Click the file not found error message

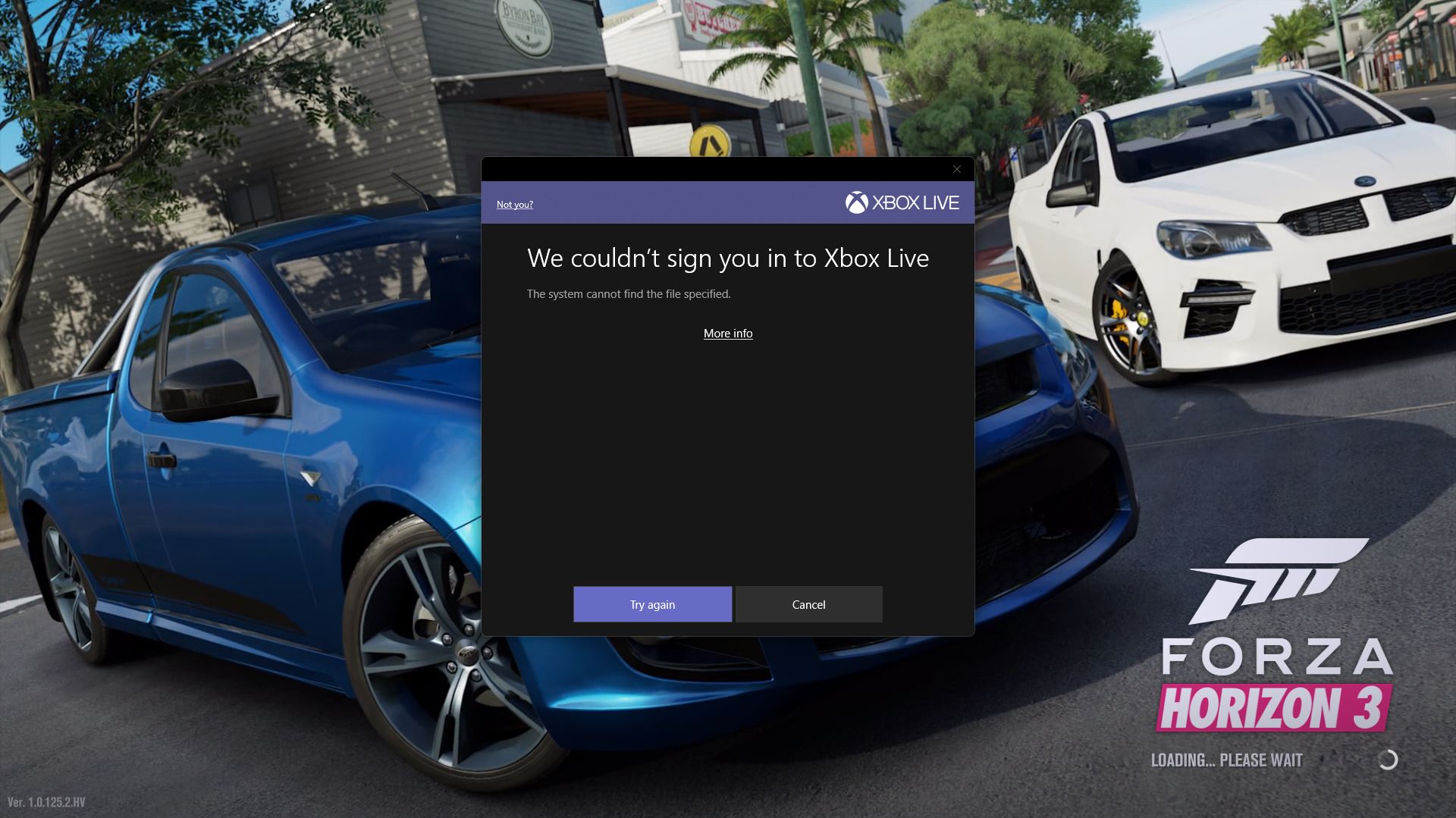click(x=629, y=293)
